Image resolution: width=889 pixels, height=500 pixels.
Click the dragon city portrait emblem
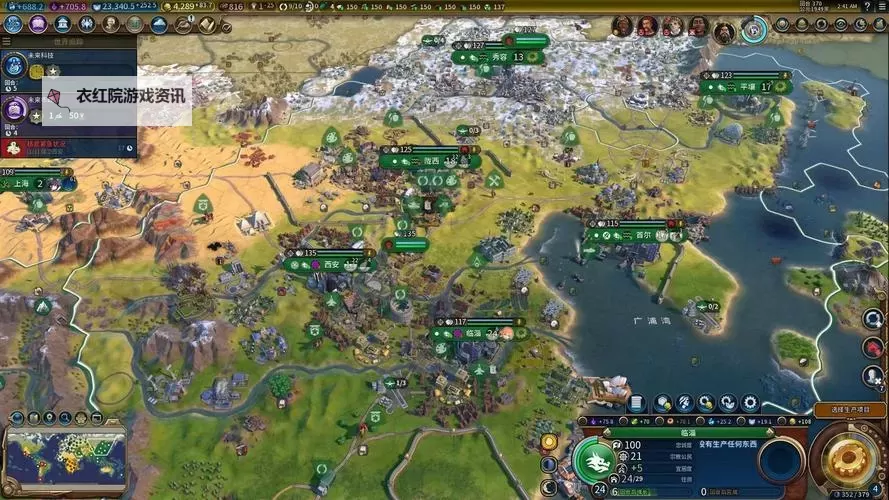tap(596, 460)
